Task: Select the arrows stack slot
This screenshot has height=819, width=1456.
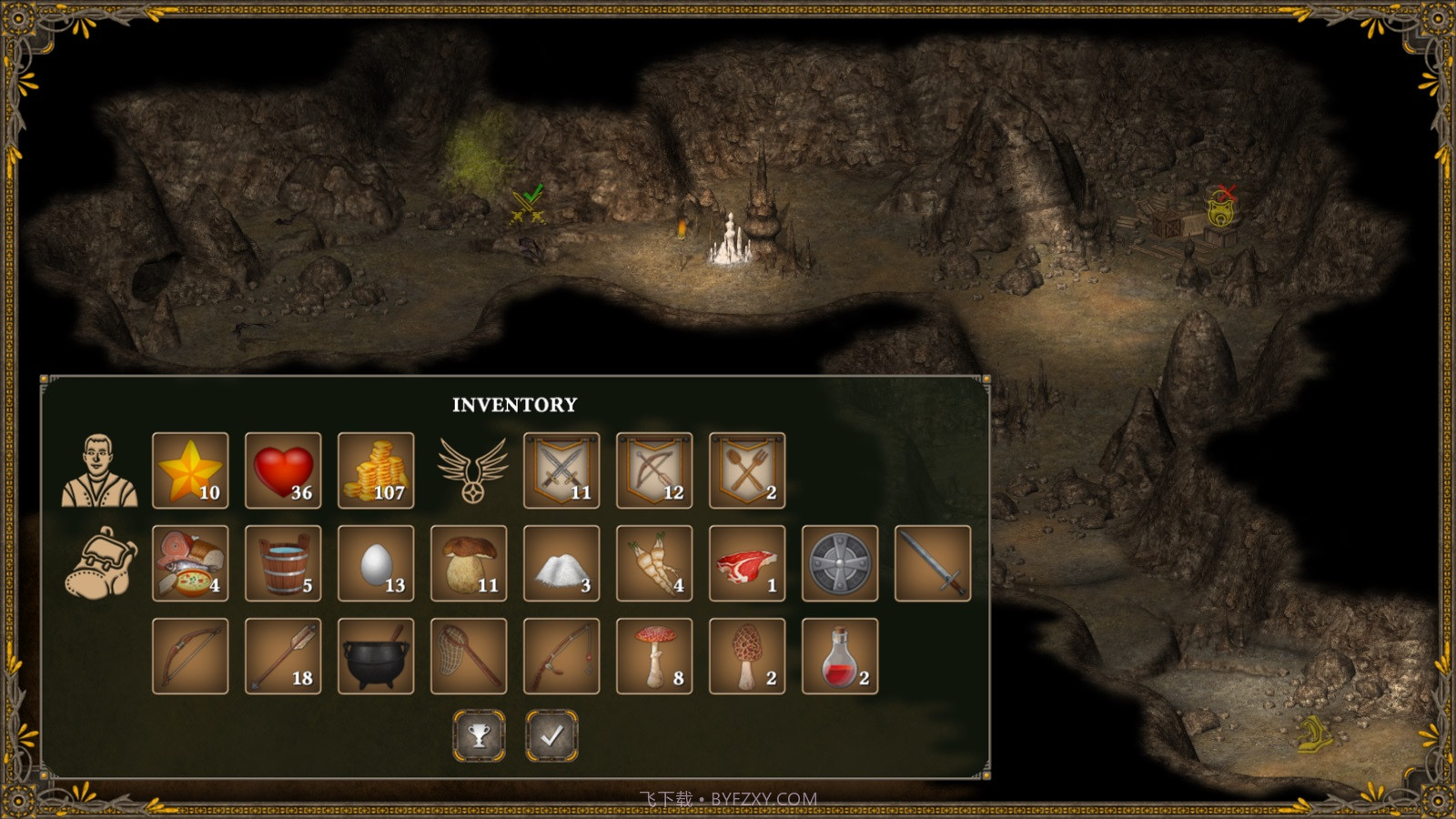Action: 283,656
